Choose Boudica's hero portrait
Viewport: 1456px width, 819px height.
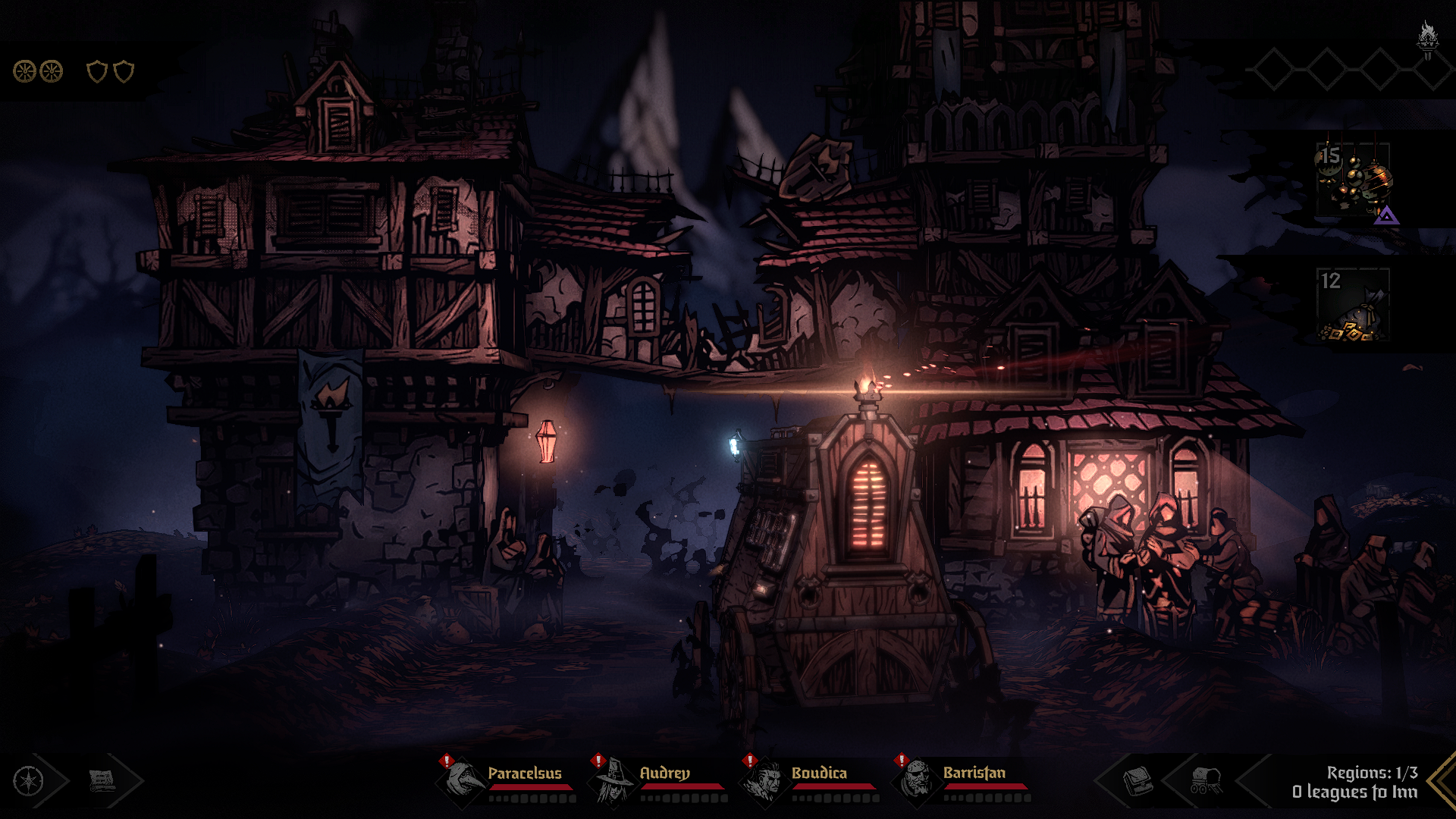pos(765,780)
